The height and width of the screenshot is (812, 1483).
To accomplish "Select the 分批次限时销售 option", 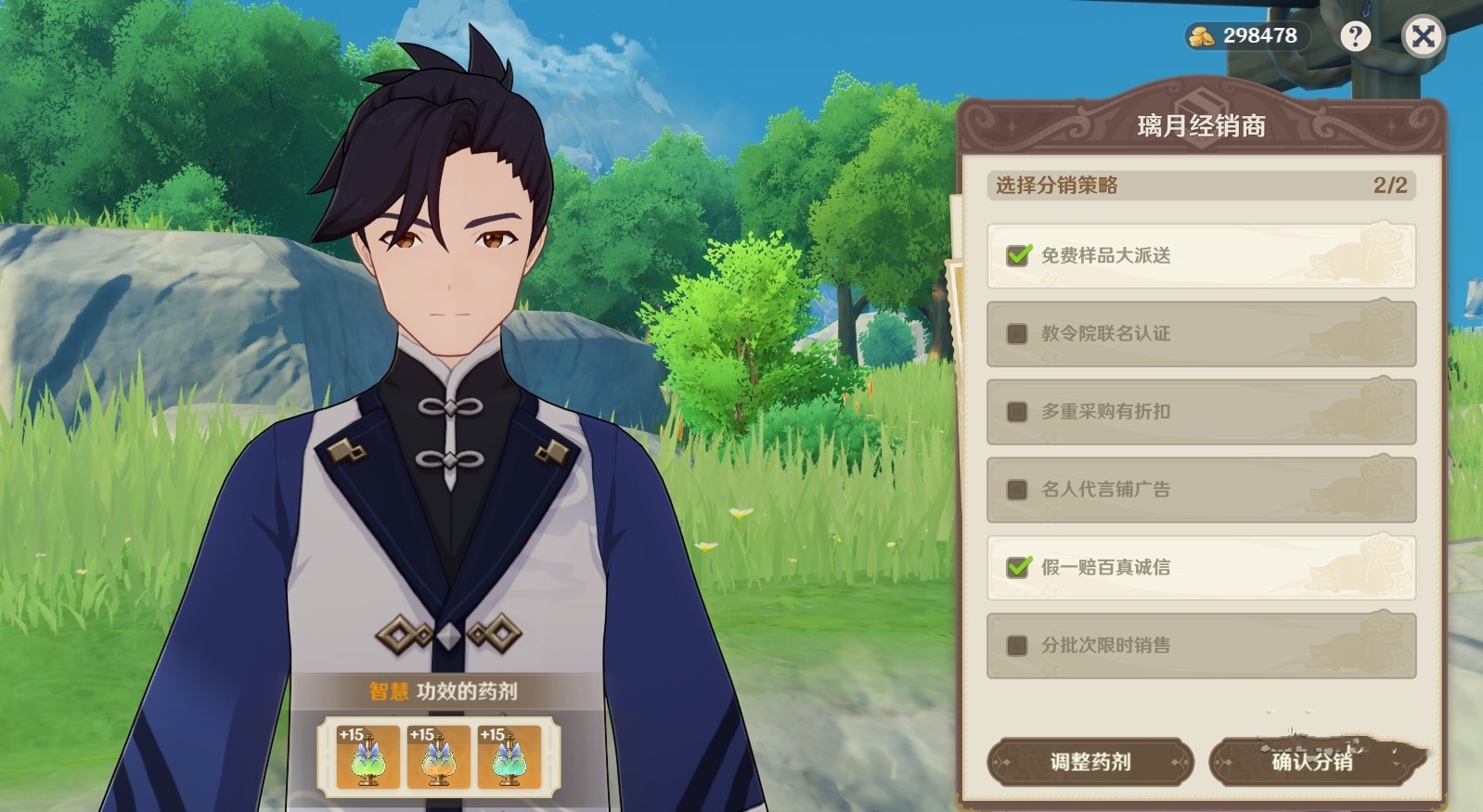I will pos(1016,646).
